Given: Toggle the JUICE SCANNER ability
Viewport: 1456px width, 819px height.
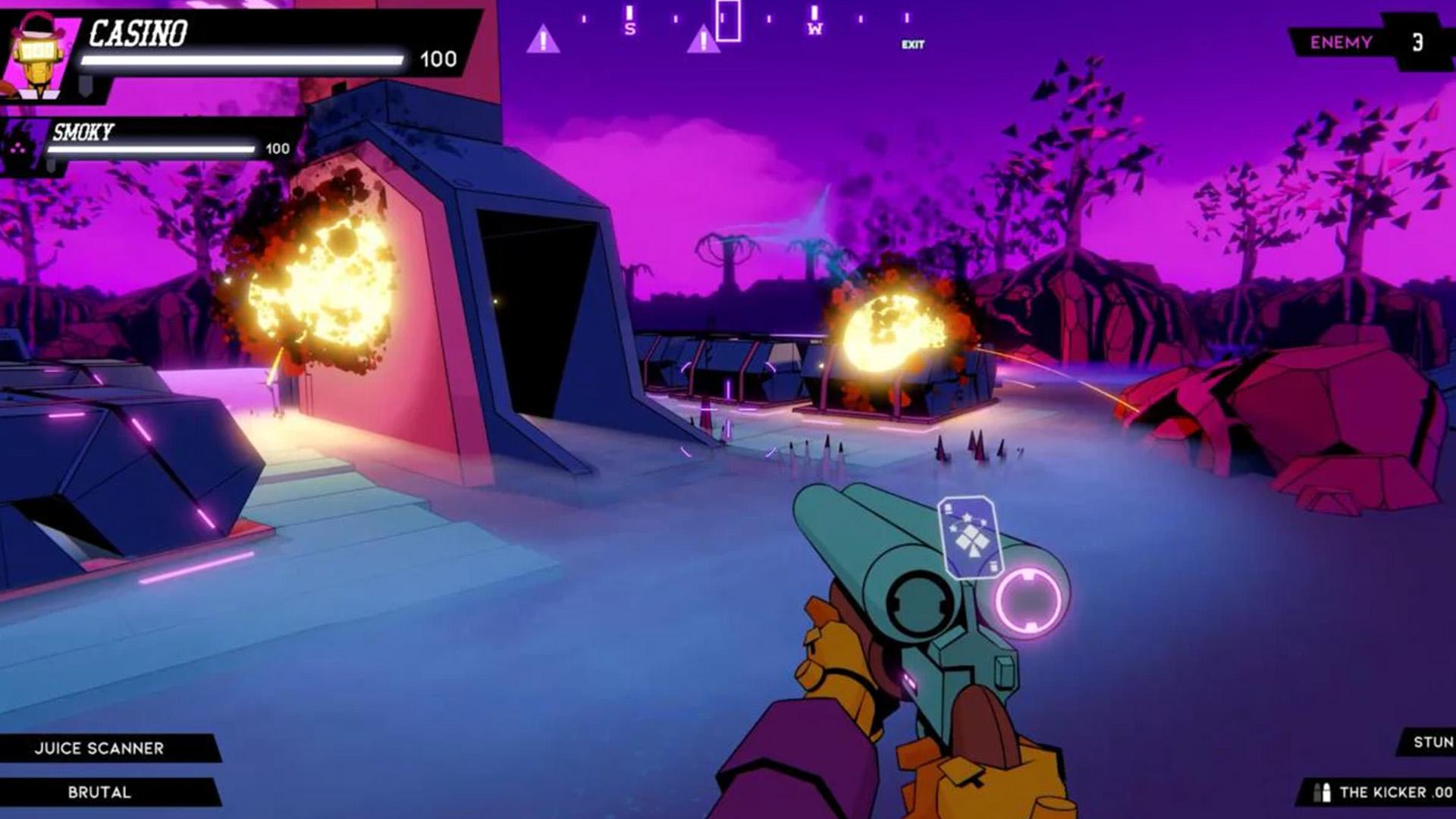Looking at the screenshot, I should point(99,747).
